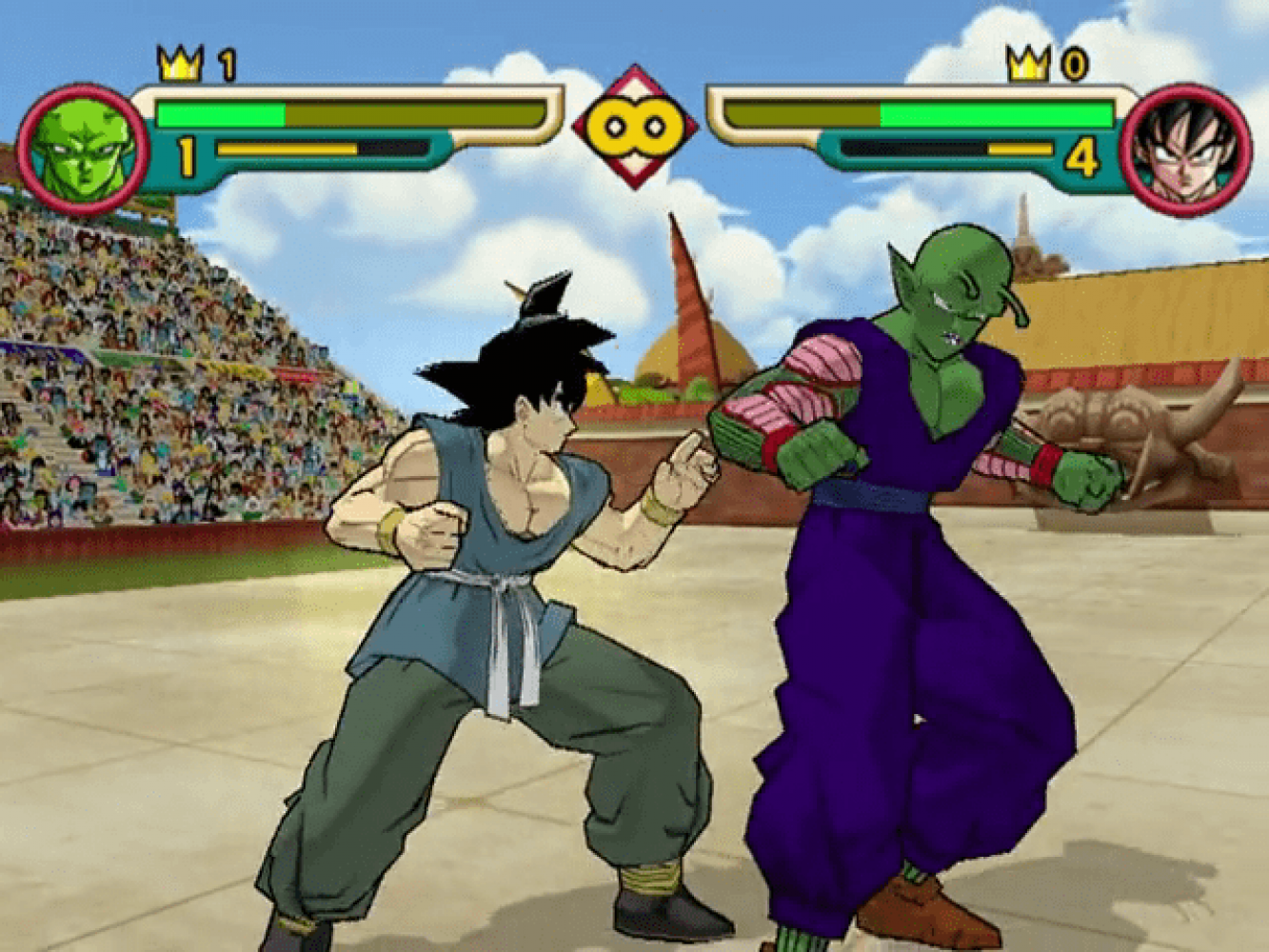Select Goku's portrait icon
1269x952 pixels.
1185,149
